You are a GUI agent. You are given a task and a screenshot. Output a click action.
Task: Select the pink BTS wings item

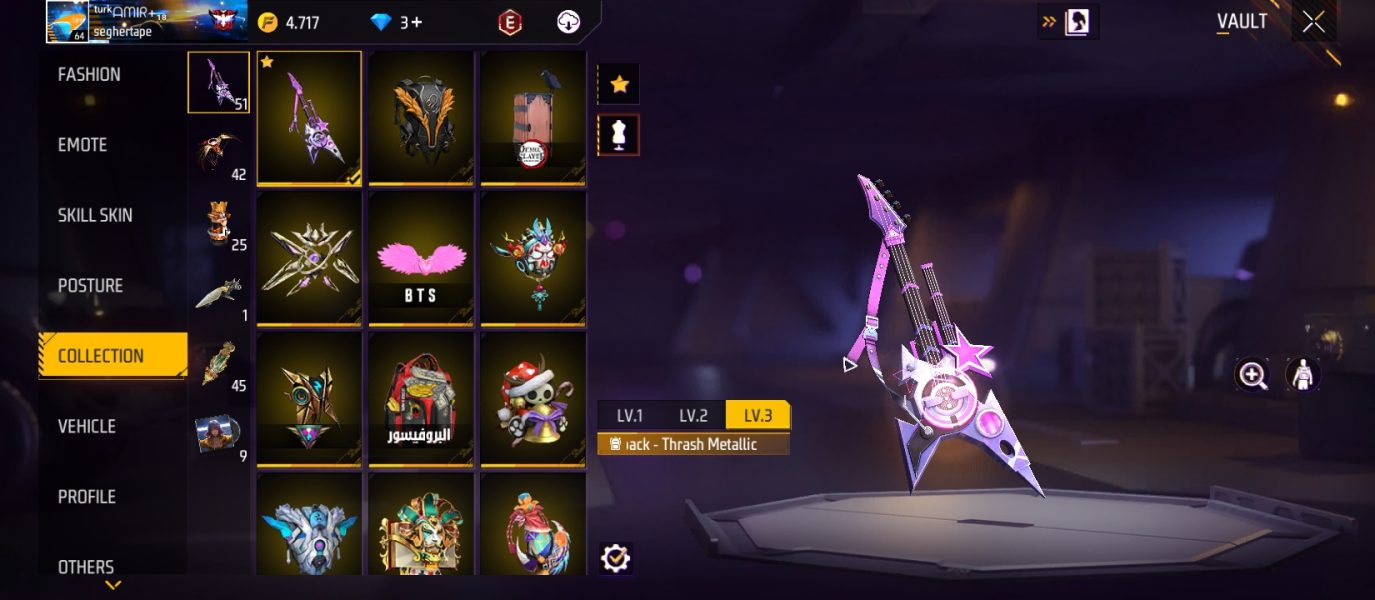click(x=421, y=258)
